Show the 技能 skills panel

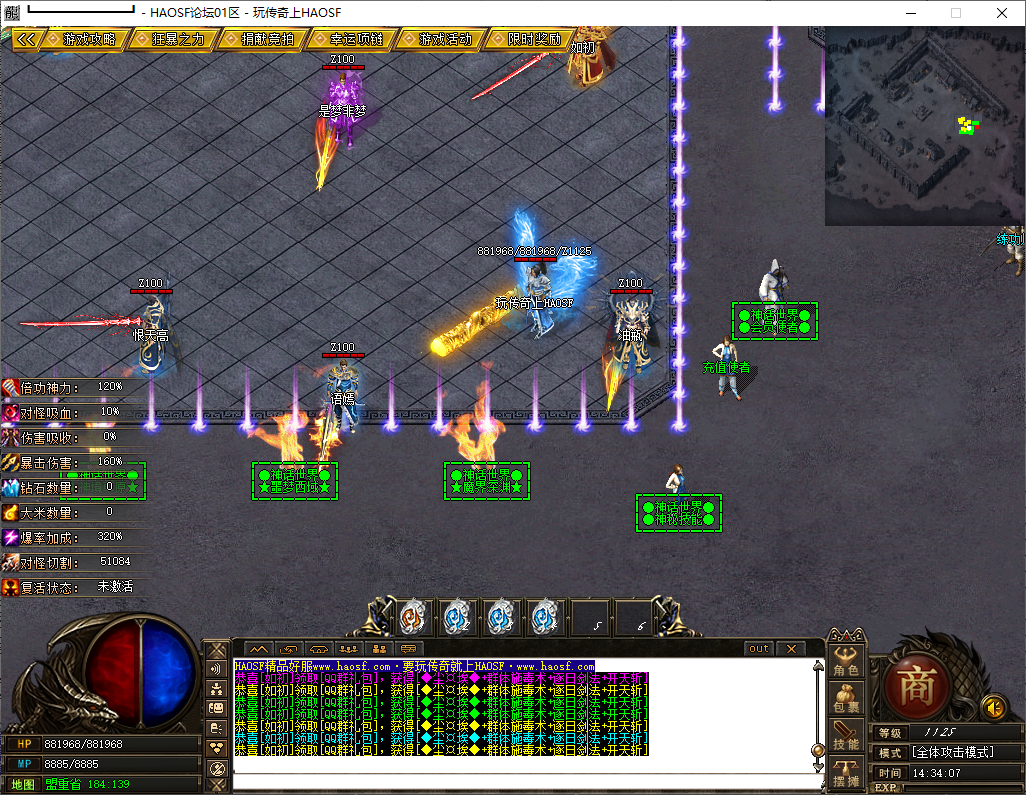pyautogui.click(x=846, y=737)
